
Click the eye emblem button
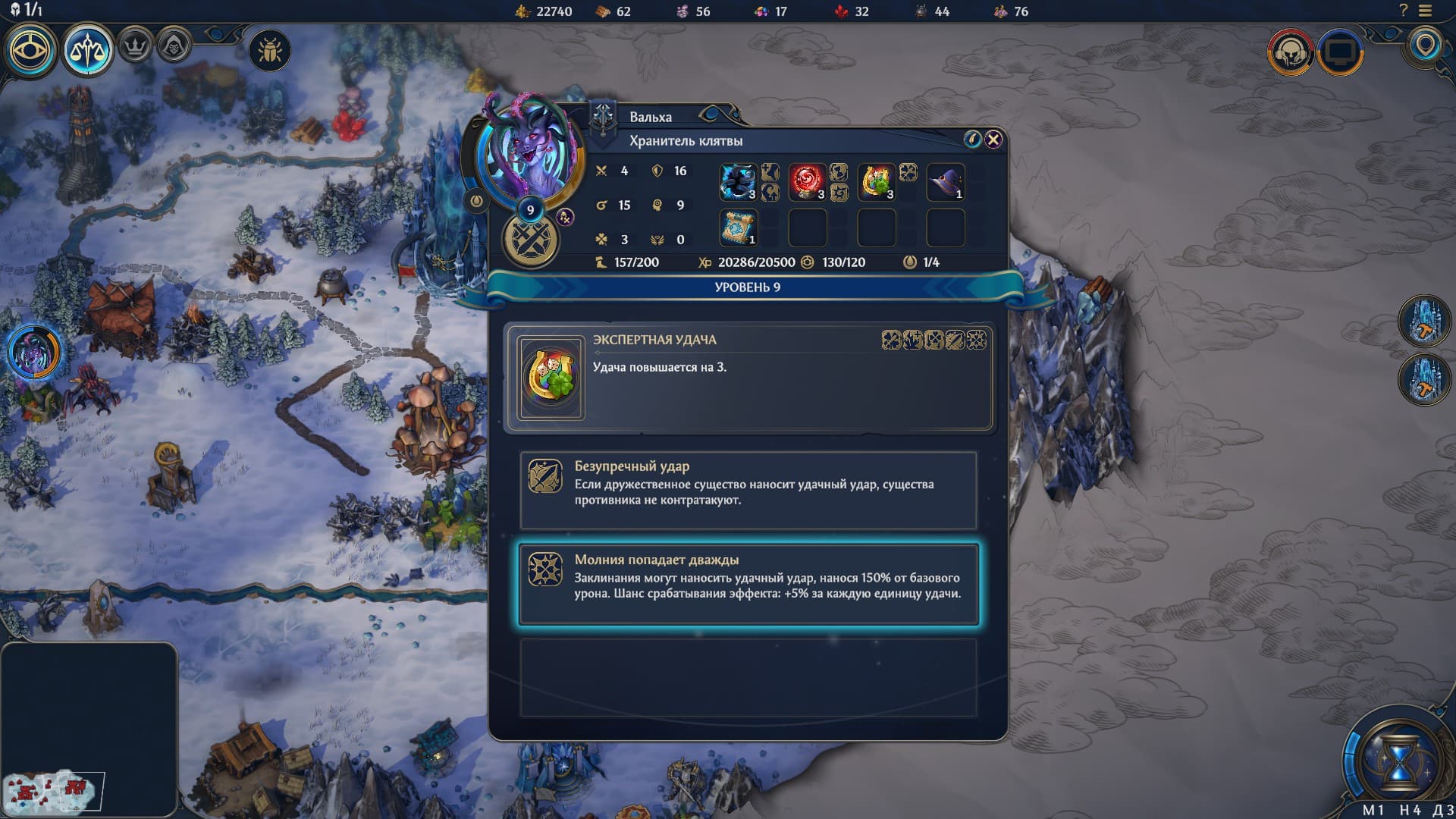[30, 51]
